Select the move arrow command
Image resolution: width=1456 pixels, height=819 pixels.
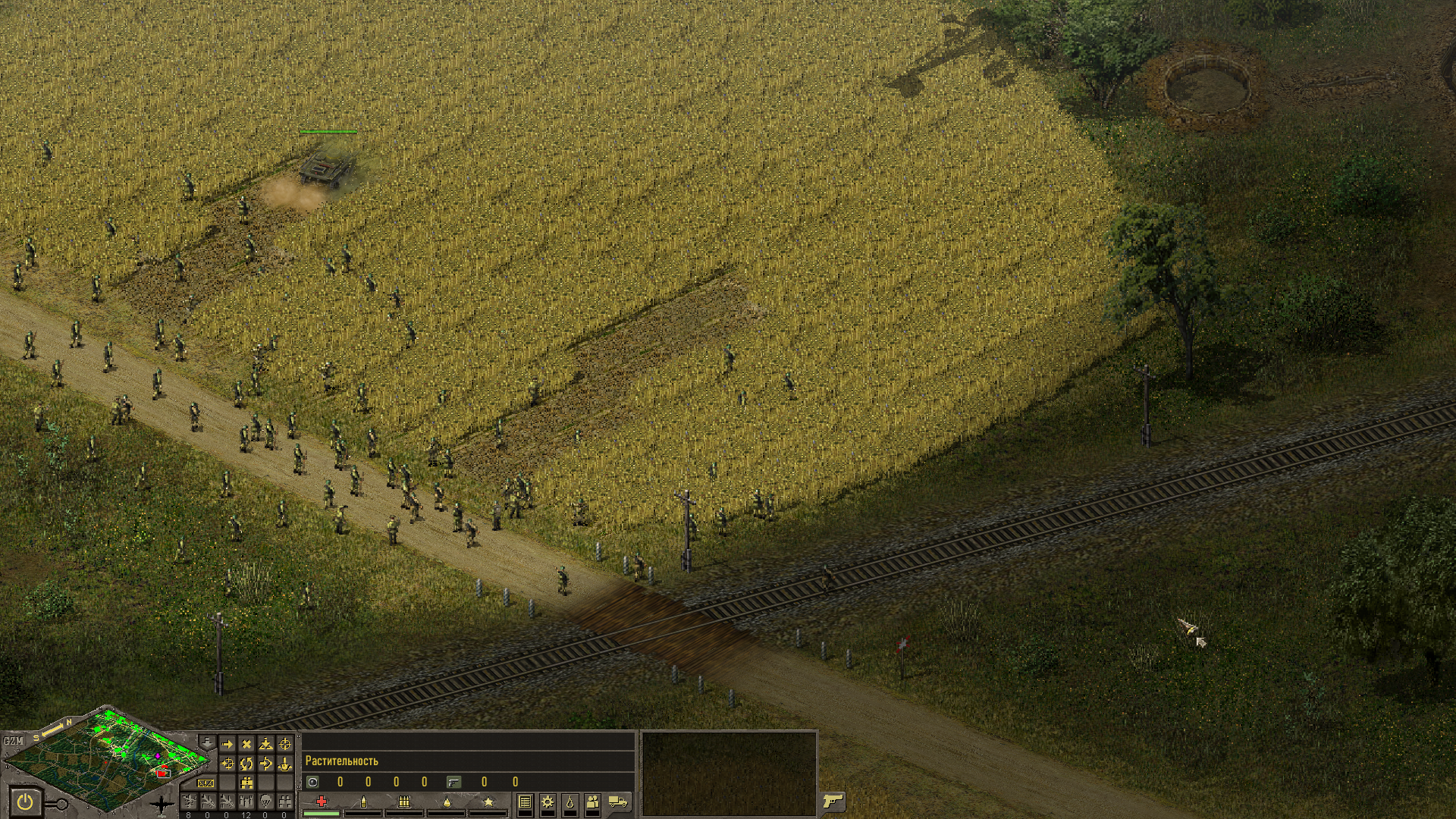click(x=227, y=744)
